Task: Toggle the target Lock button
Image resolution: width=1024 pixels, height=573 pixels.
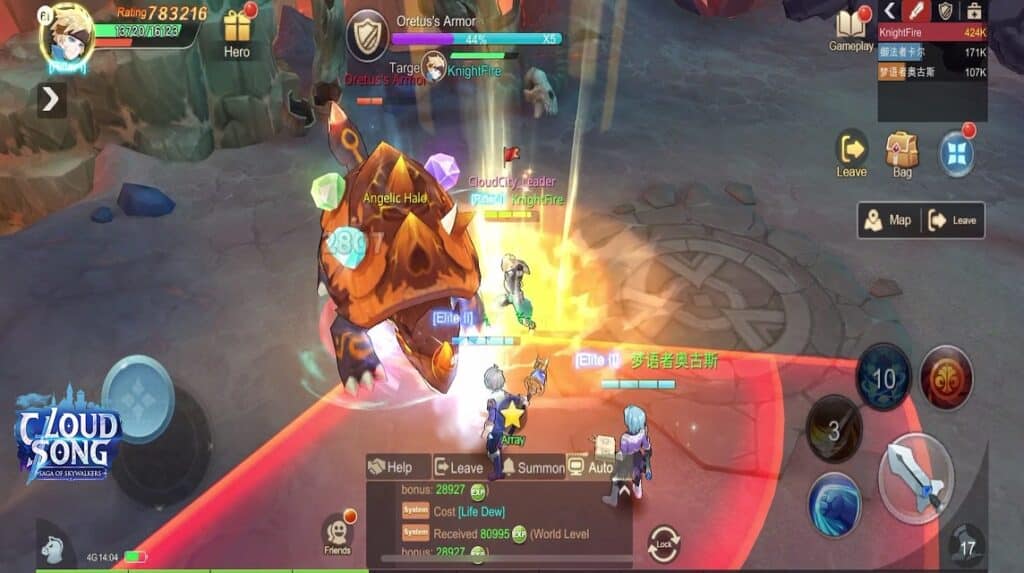Action: coord(663,543)
